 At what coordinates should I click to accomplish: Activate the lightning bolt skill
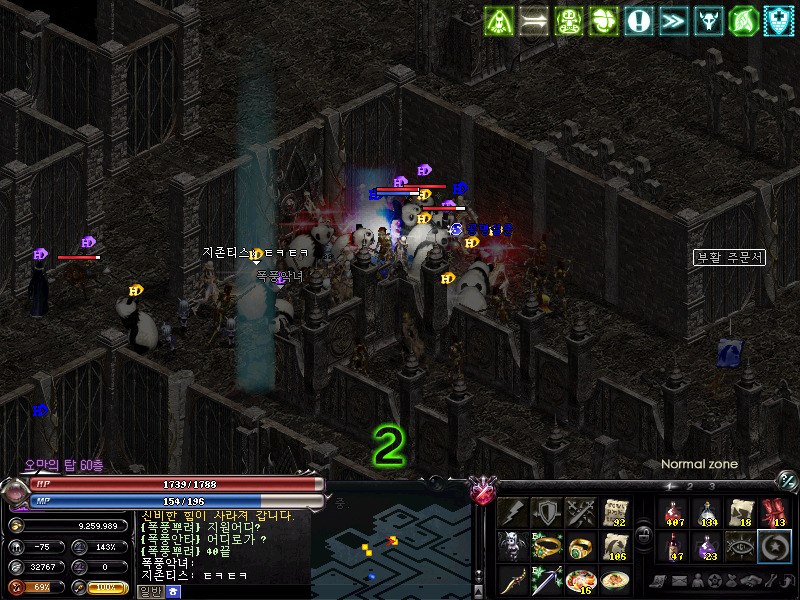[x=514, y=513]
